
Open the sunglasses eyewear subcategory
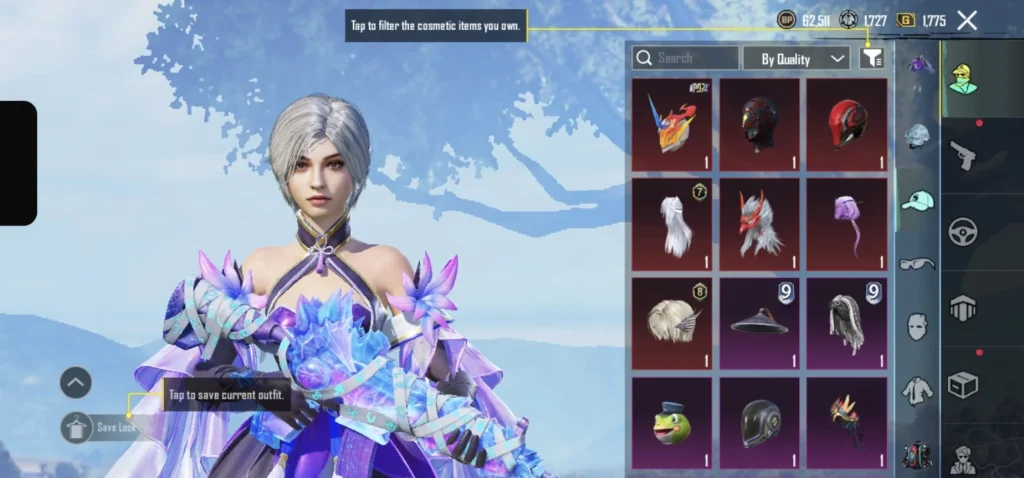coord(917,264)
